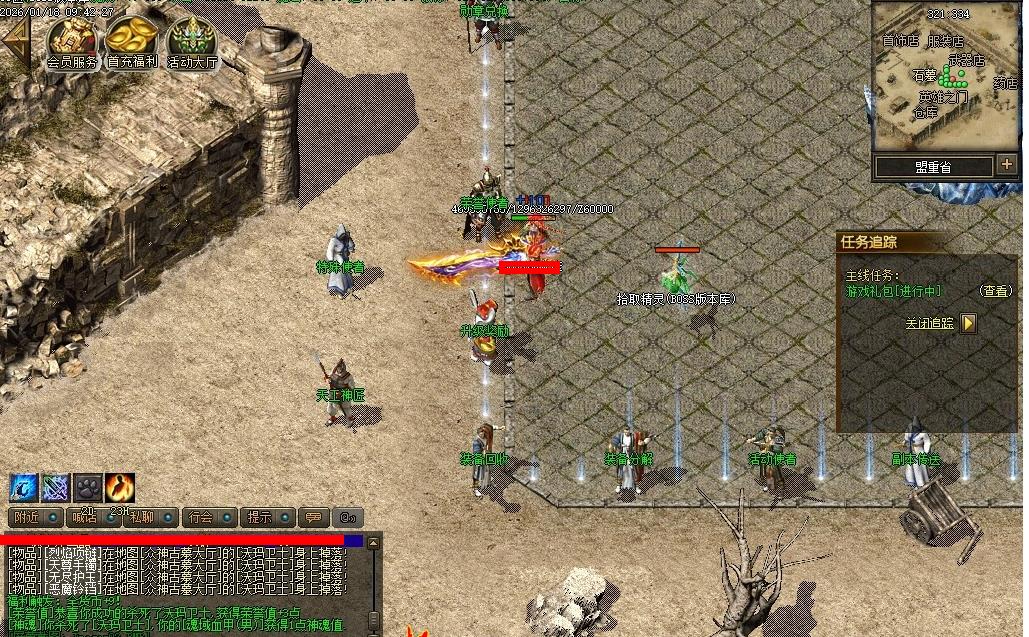Select the 游戏礼包 quest entry
This screenshot has width=1029, height=637.
coord(894,291)
